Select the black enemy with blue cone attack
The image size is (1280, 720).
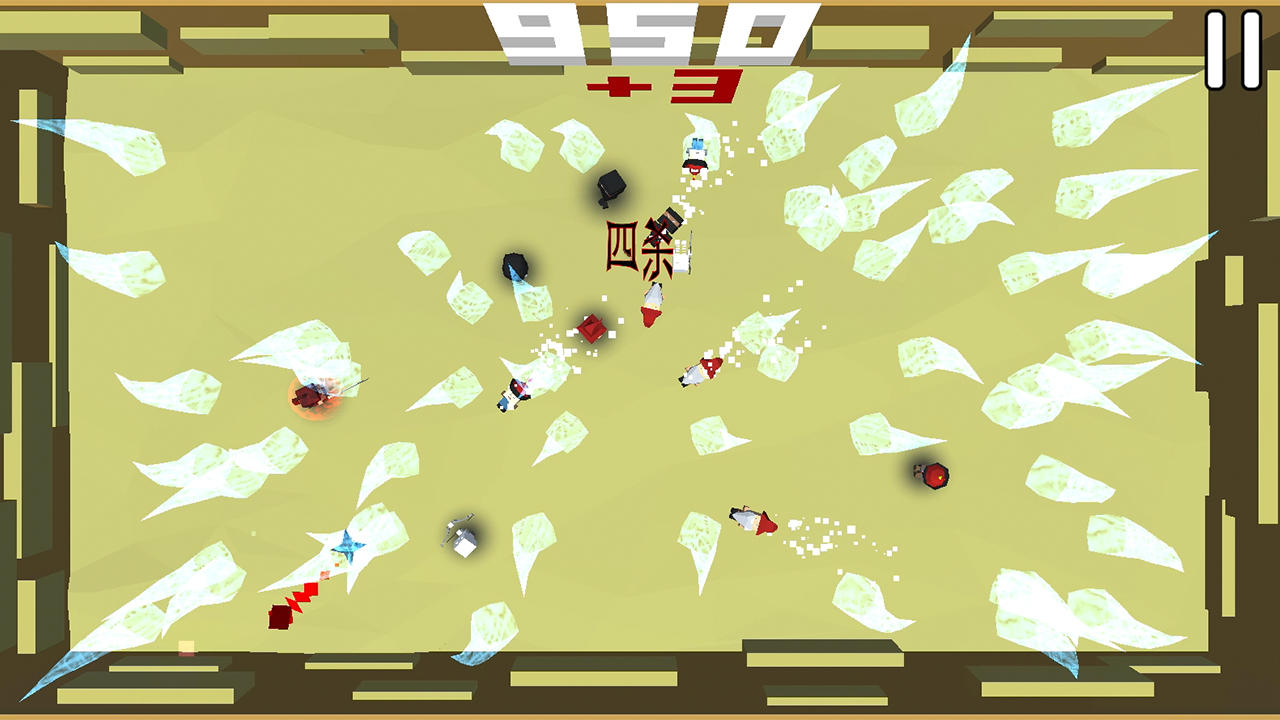click(x=515, y=263)
